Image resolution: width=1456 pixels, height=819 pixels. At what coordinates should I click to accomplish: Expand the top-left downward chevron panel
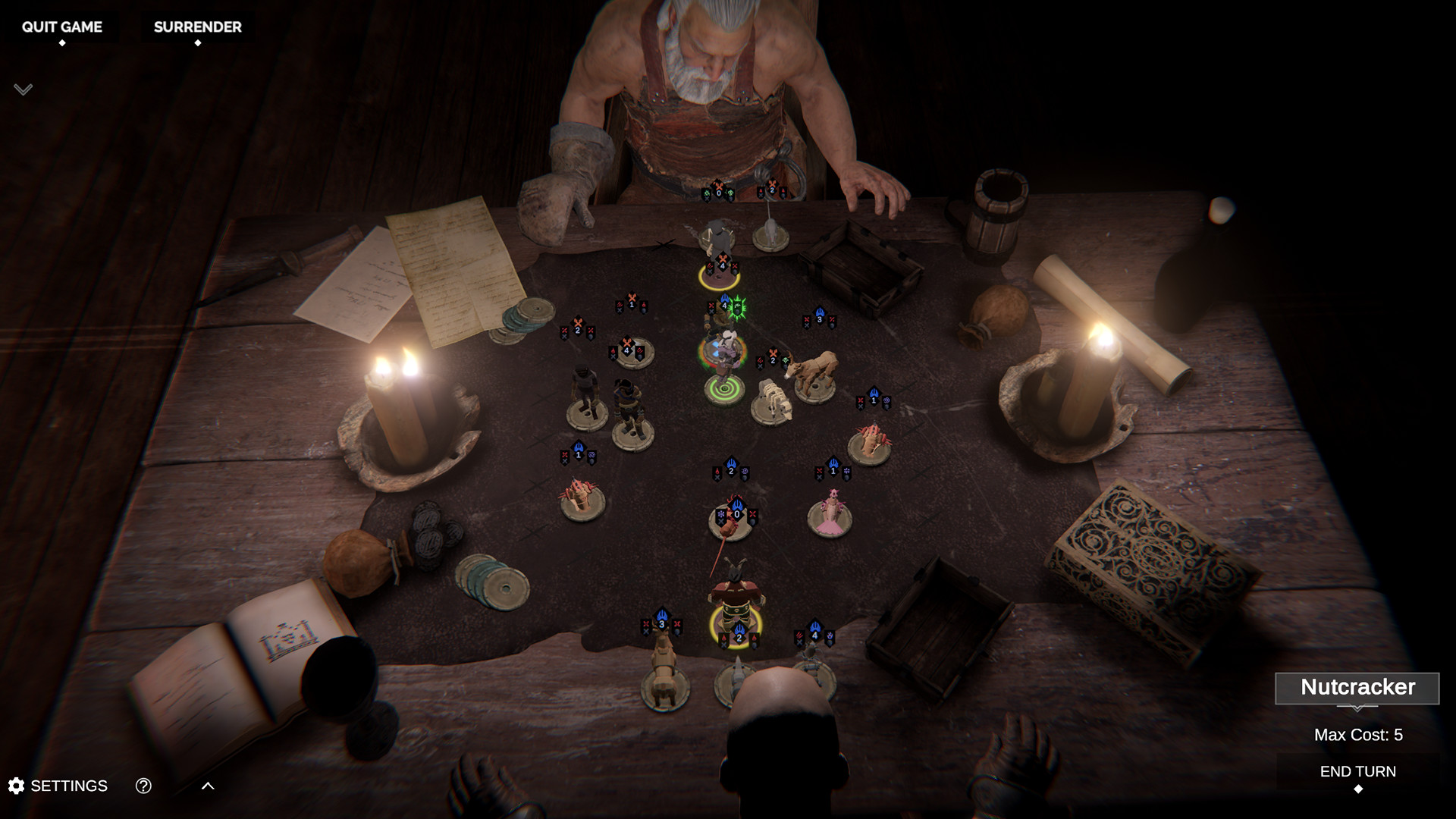(x=23, y=89)
